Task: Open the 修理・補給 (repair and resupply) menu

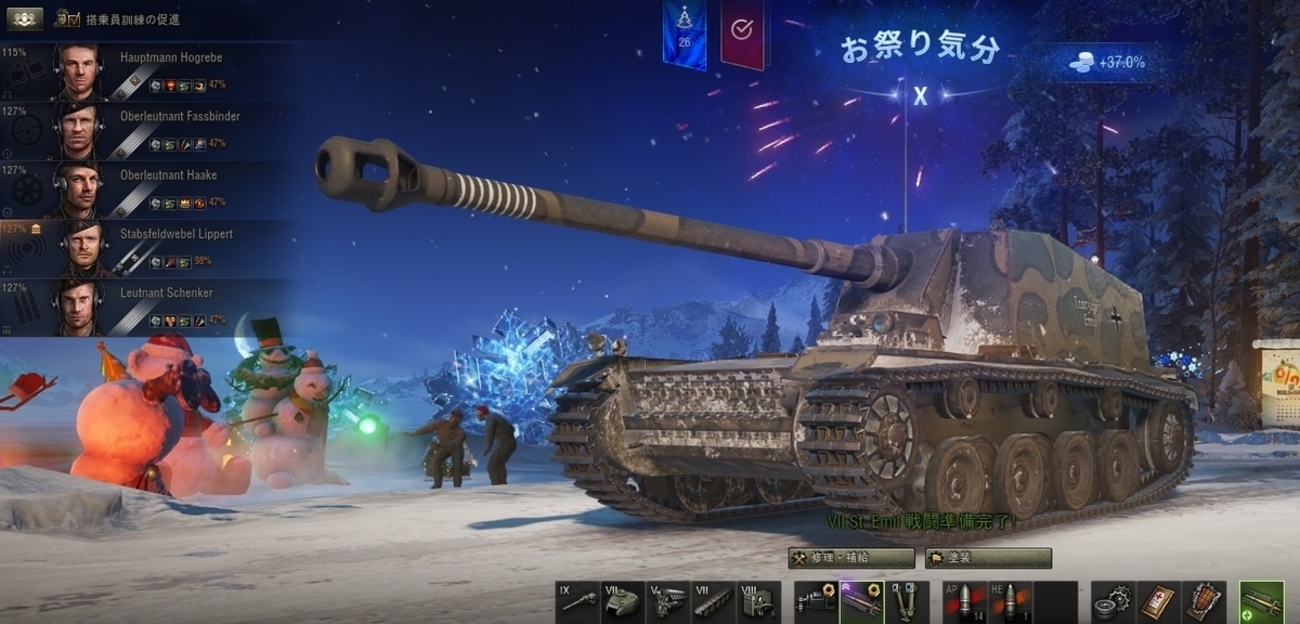Action: [851, 558]
